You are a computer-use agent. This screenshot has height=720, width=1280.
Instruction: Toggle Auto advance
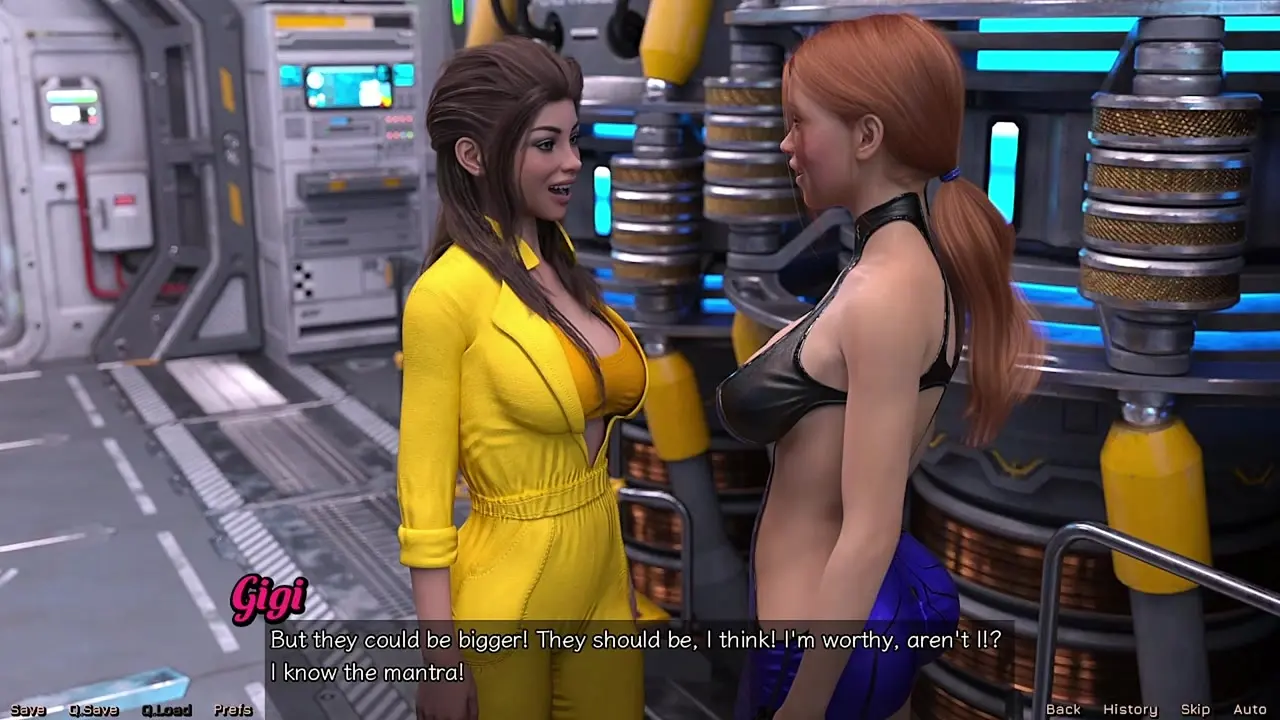click(1250, 709)
